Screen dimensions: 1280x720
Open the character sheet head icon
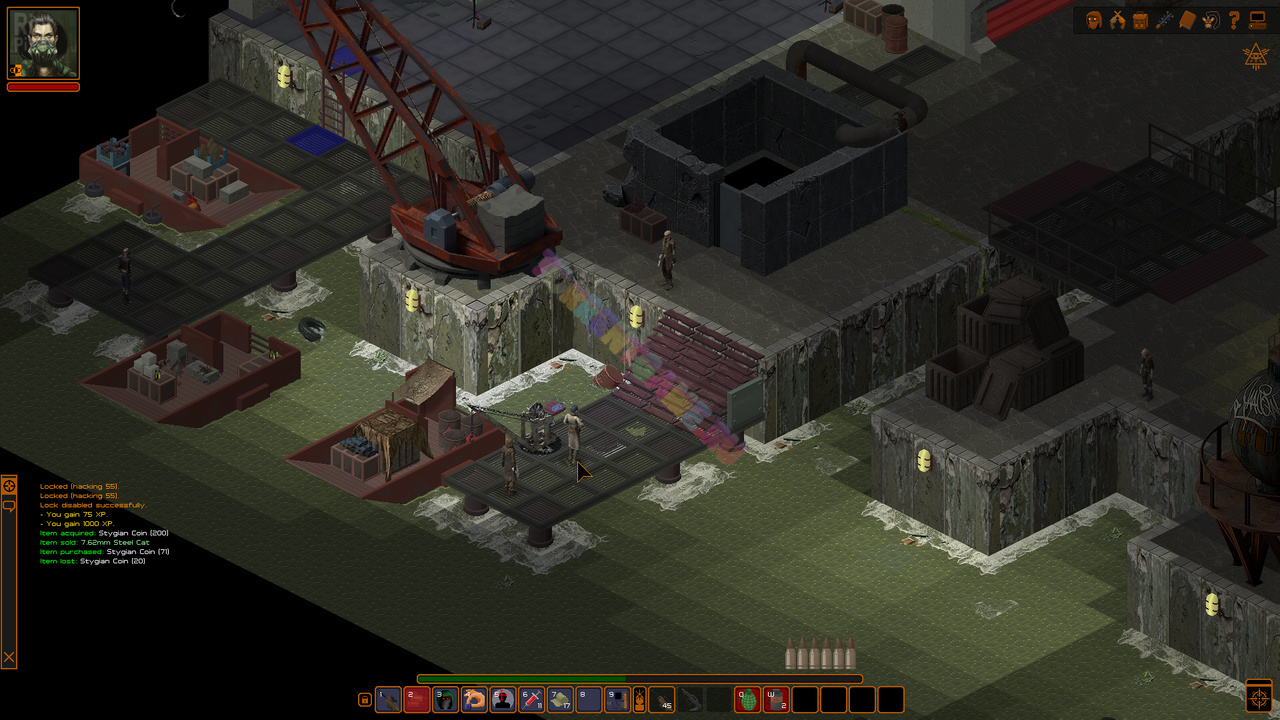point(1093,20)
